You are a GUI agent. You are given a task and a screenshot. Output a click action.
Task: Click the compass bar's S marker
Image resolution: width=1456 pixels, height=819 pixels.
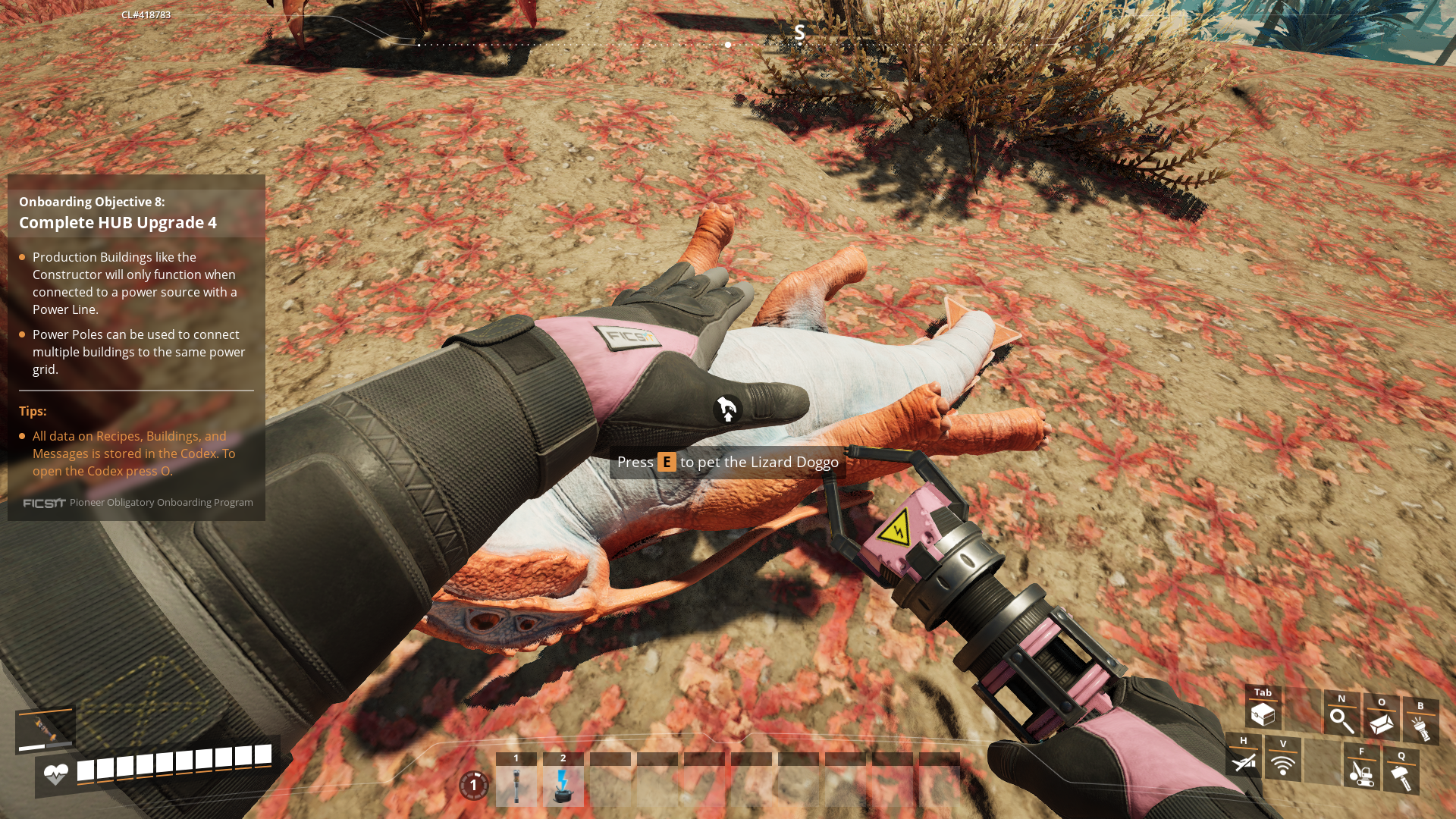pos(799,32)
